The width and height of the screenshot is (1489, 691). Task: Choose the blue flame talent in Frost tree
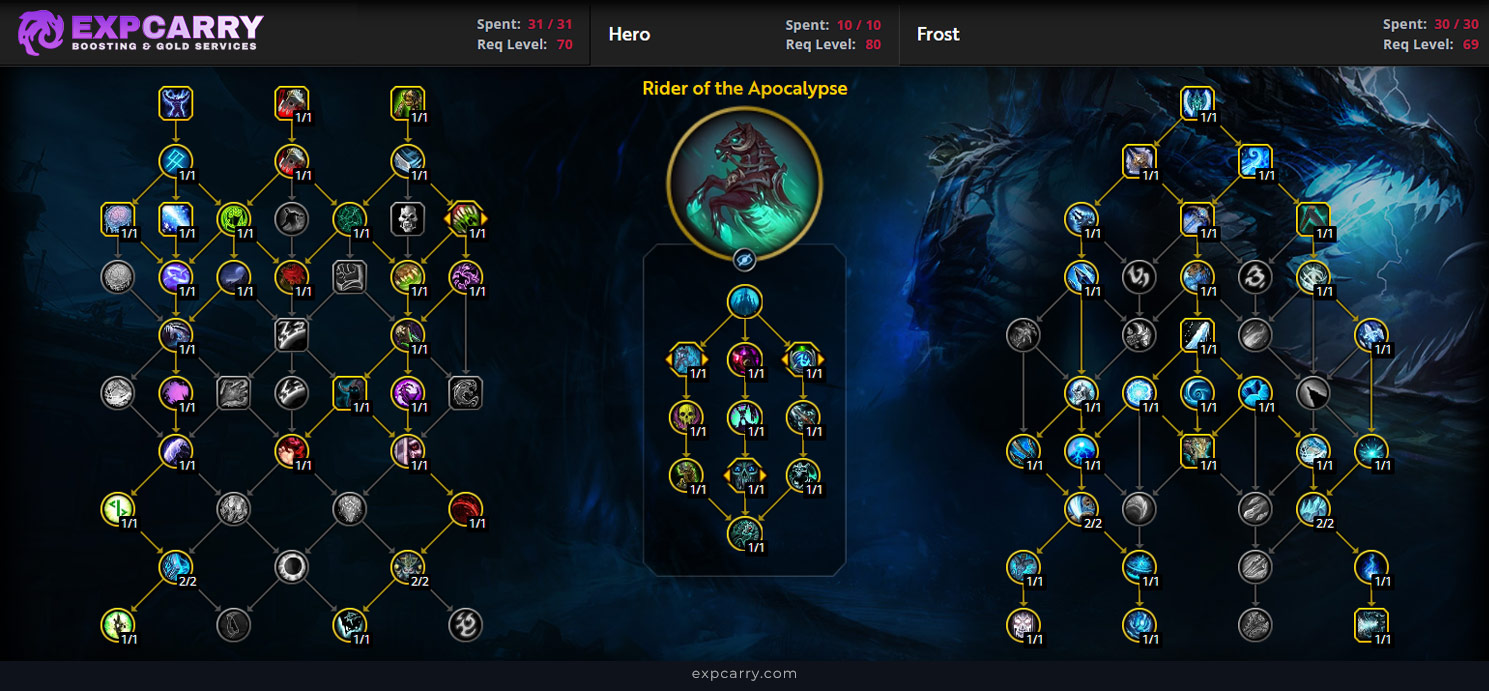pyautogui.click(x=1371, y=567)
